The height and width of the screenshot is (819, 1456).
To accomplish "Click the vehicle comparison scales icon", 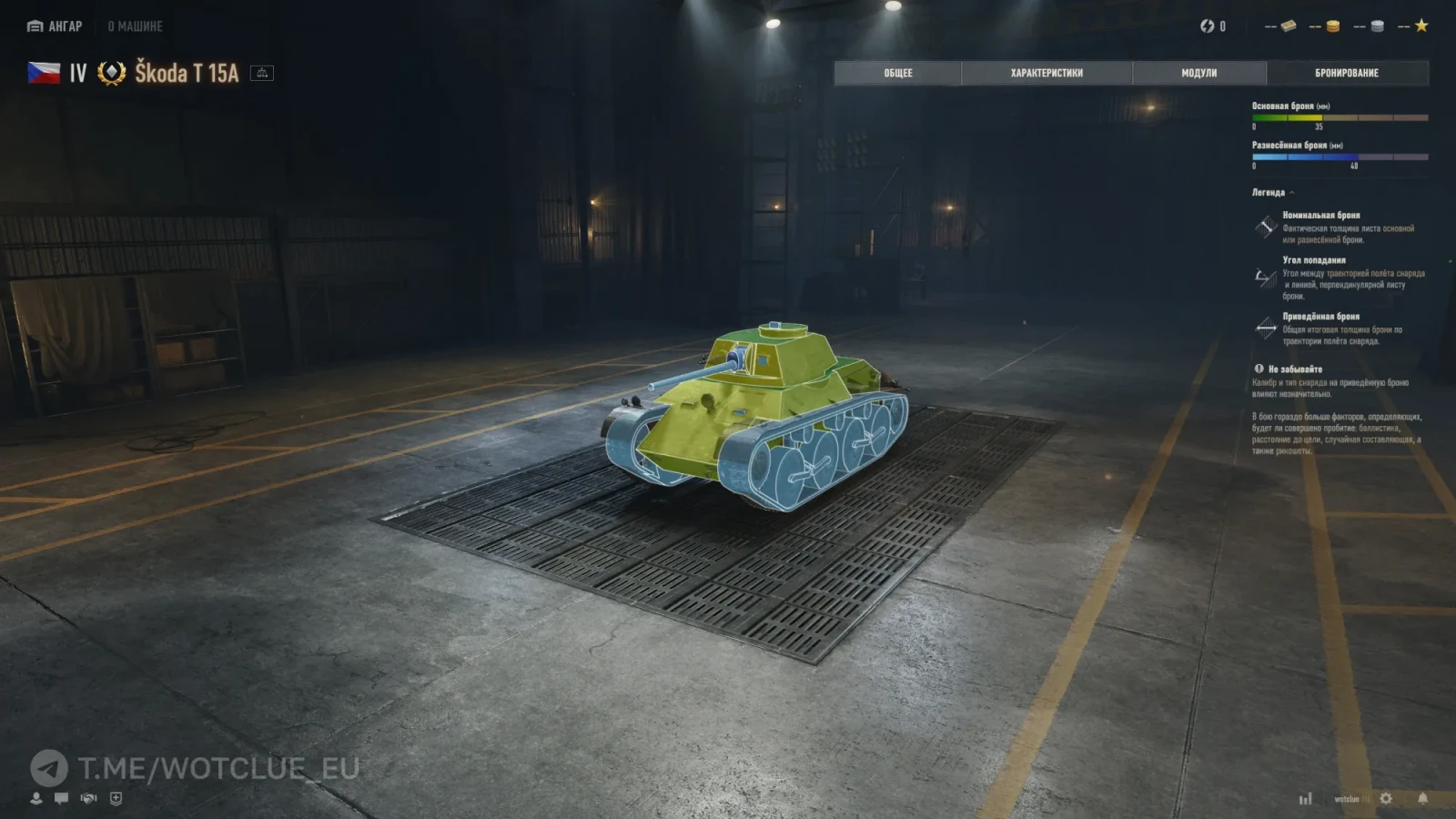I will (262, 73).
